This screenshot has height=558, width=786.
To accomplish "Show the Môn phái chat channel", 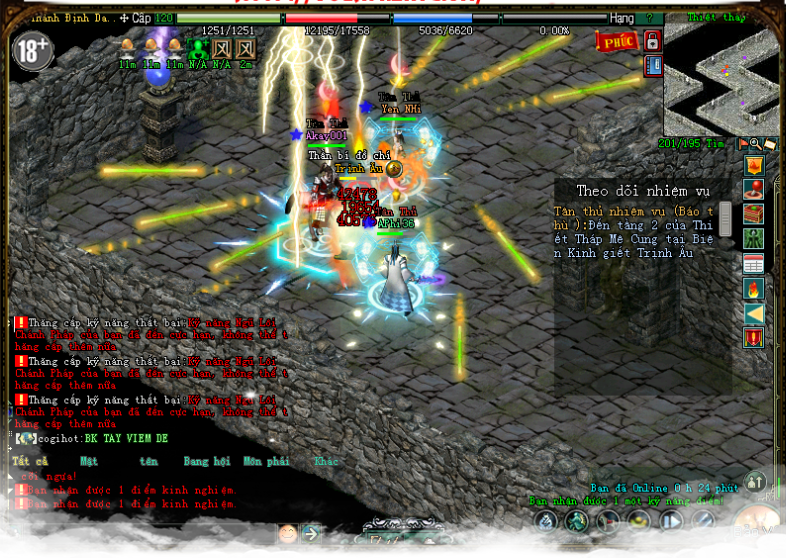I will [x=266, y=462].
